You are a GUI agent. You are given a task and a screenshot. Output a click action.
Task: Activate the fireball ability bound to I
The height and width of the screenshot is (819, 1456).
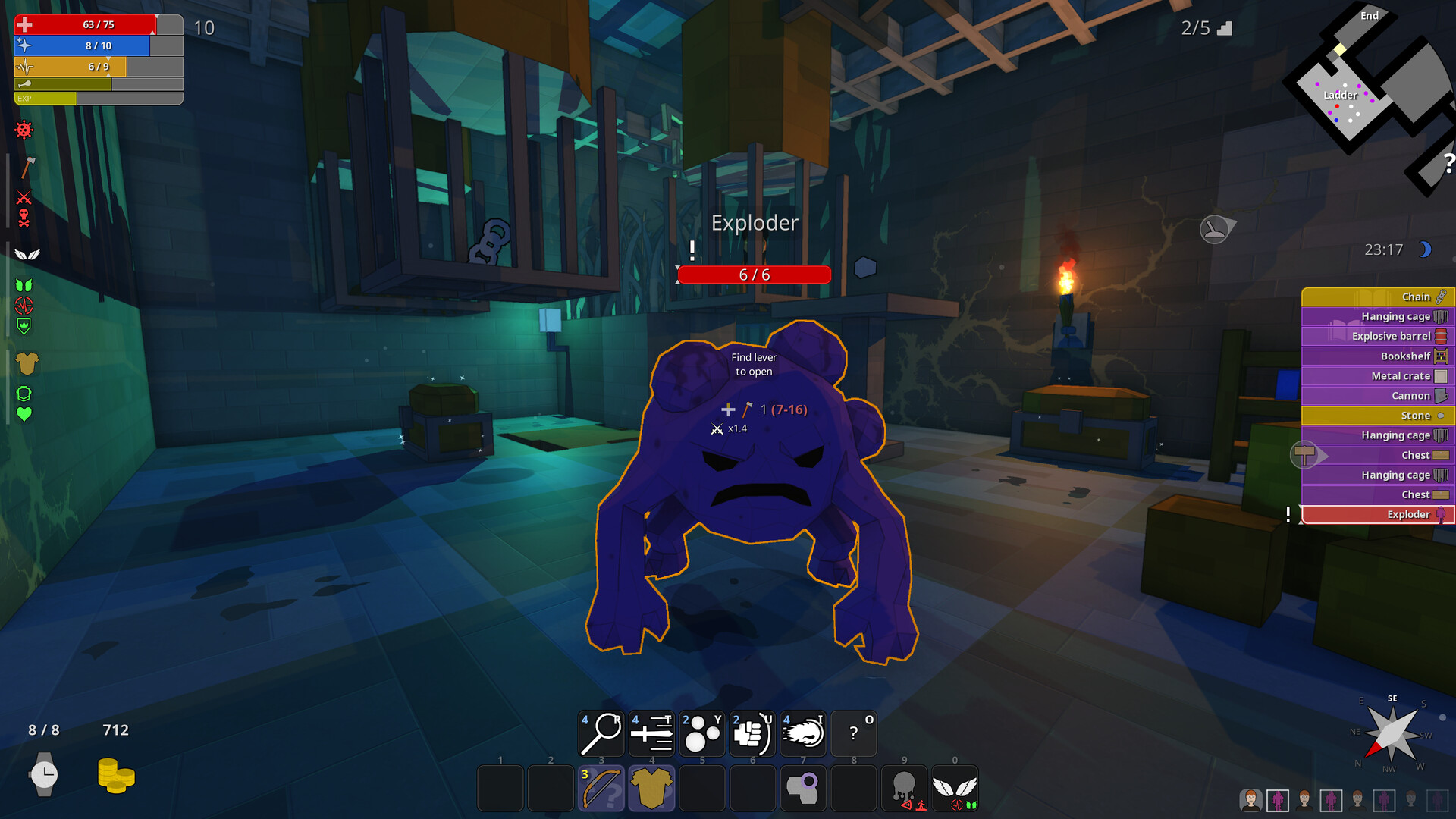(x=803, y=733)
